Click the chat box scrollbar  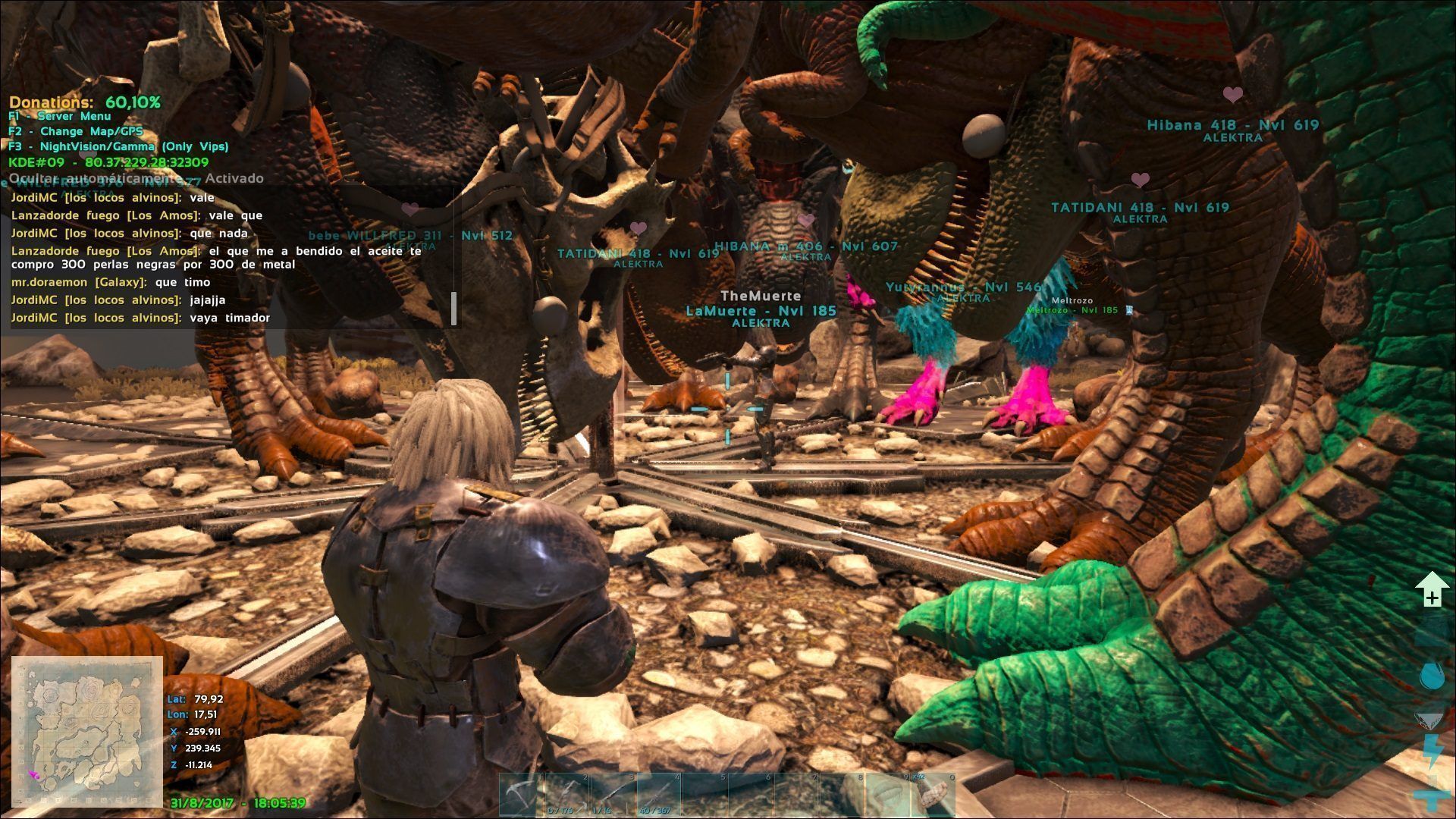tap(454, 308)
